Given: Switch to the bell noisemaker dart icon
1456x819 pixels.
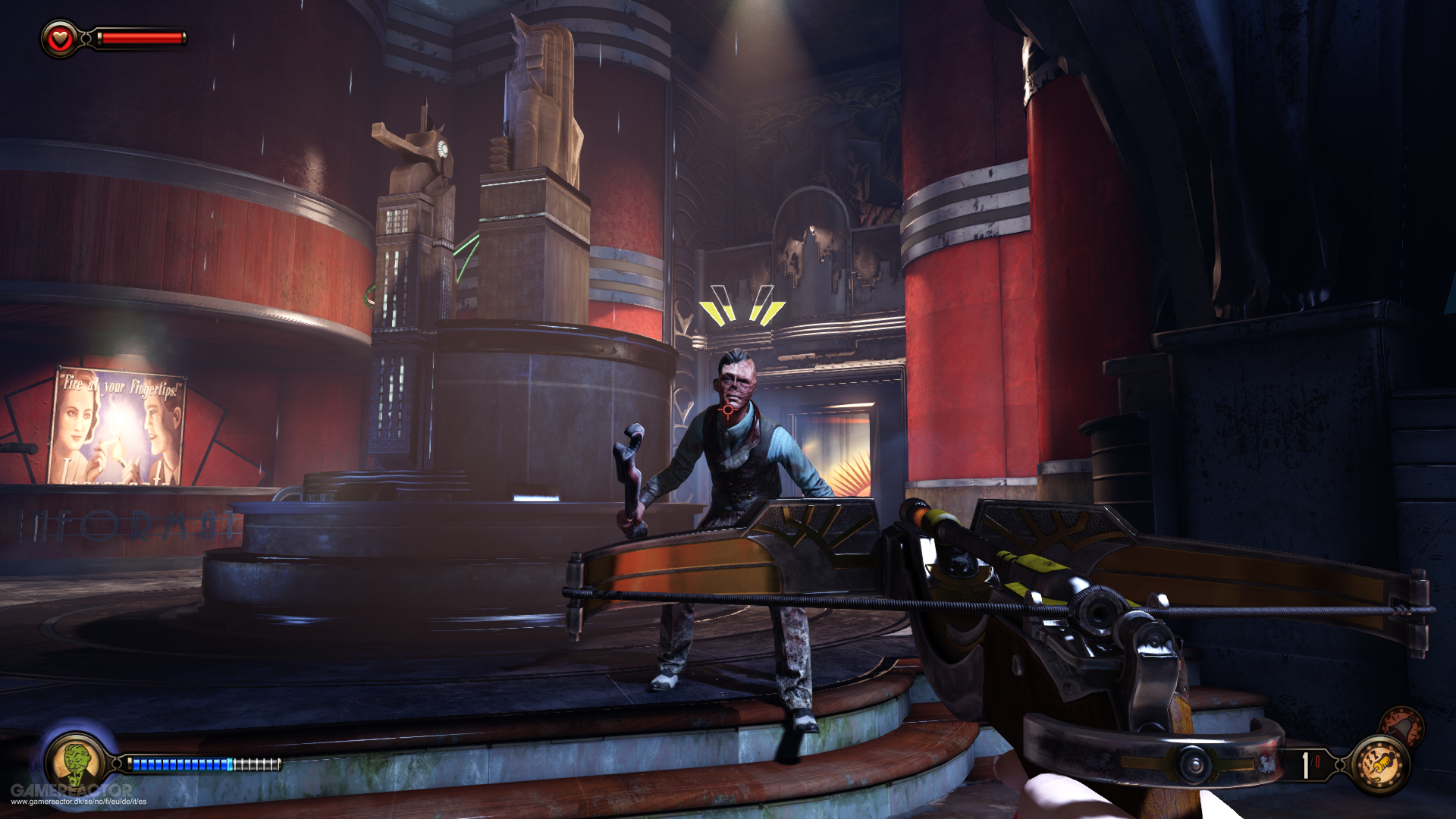Looking at the screenshot, I should (x=1401, y=726).
